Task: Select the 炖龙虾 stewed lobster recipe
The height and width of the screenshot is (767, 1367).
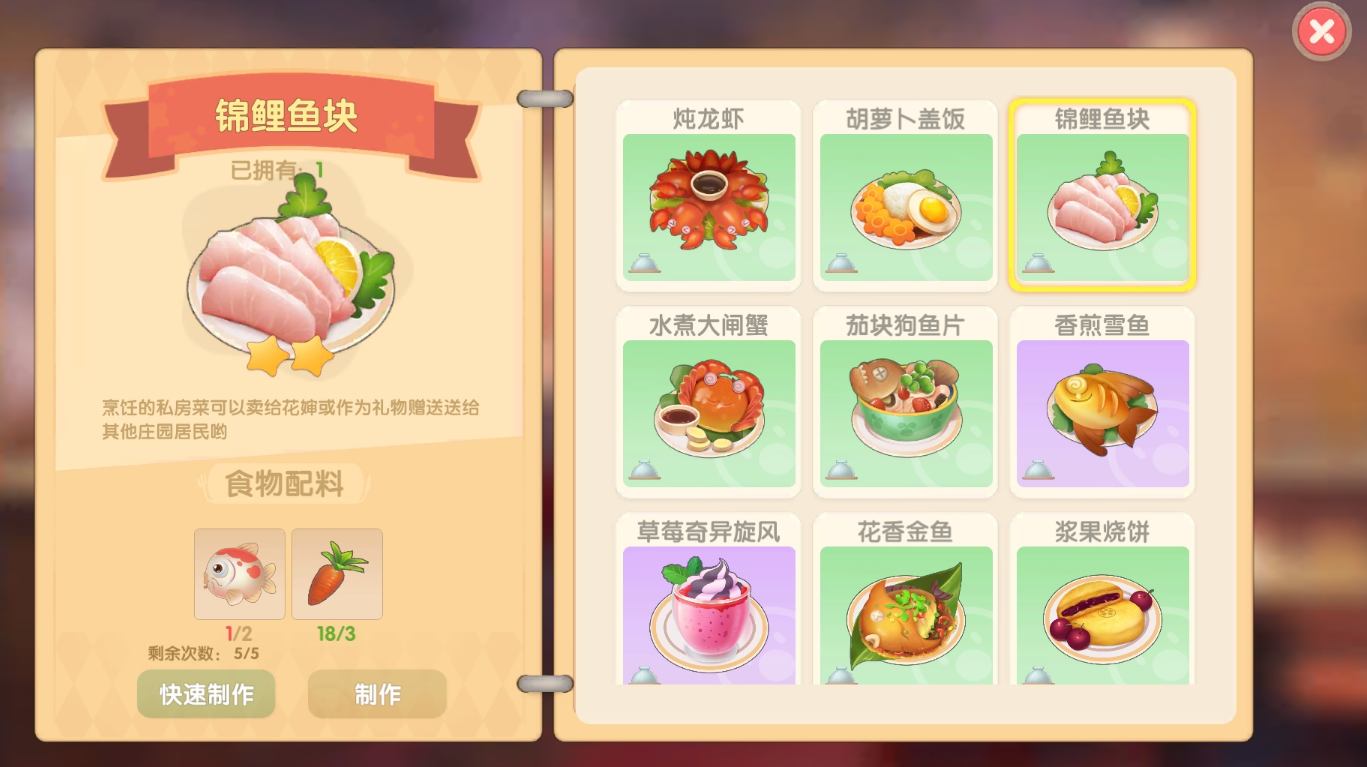Action: point(708,197)
